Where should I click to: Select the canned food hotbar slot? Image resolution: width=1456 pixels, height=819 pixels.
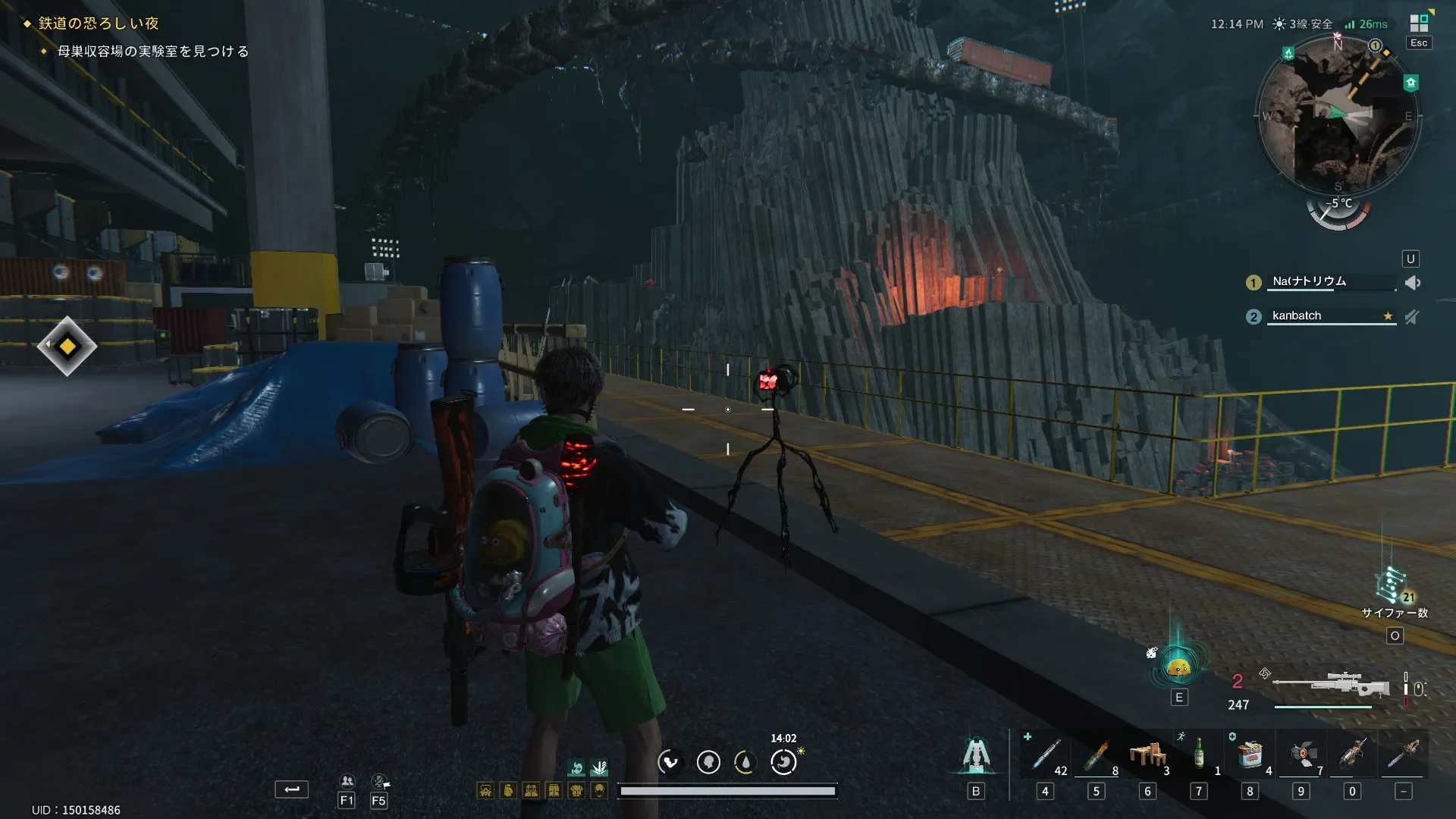pyautogui.click(x=1250, y=755)
